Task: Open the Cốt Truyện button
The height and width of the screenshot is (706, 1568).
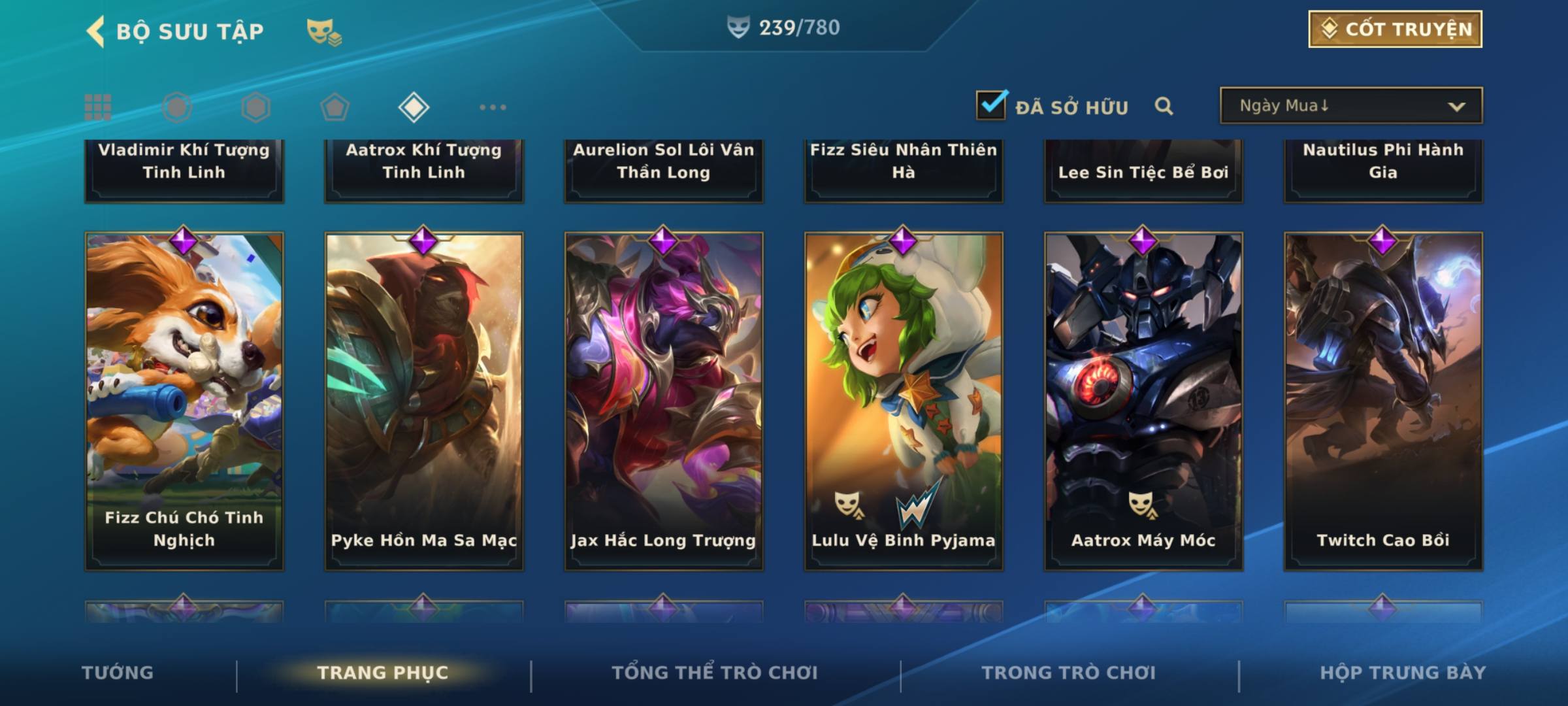Action: (1394, 29)
